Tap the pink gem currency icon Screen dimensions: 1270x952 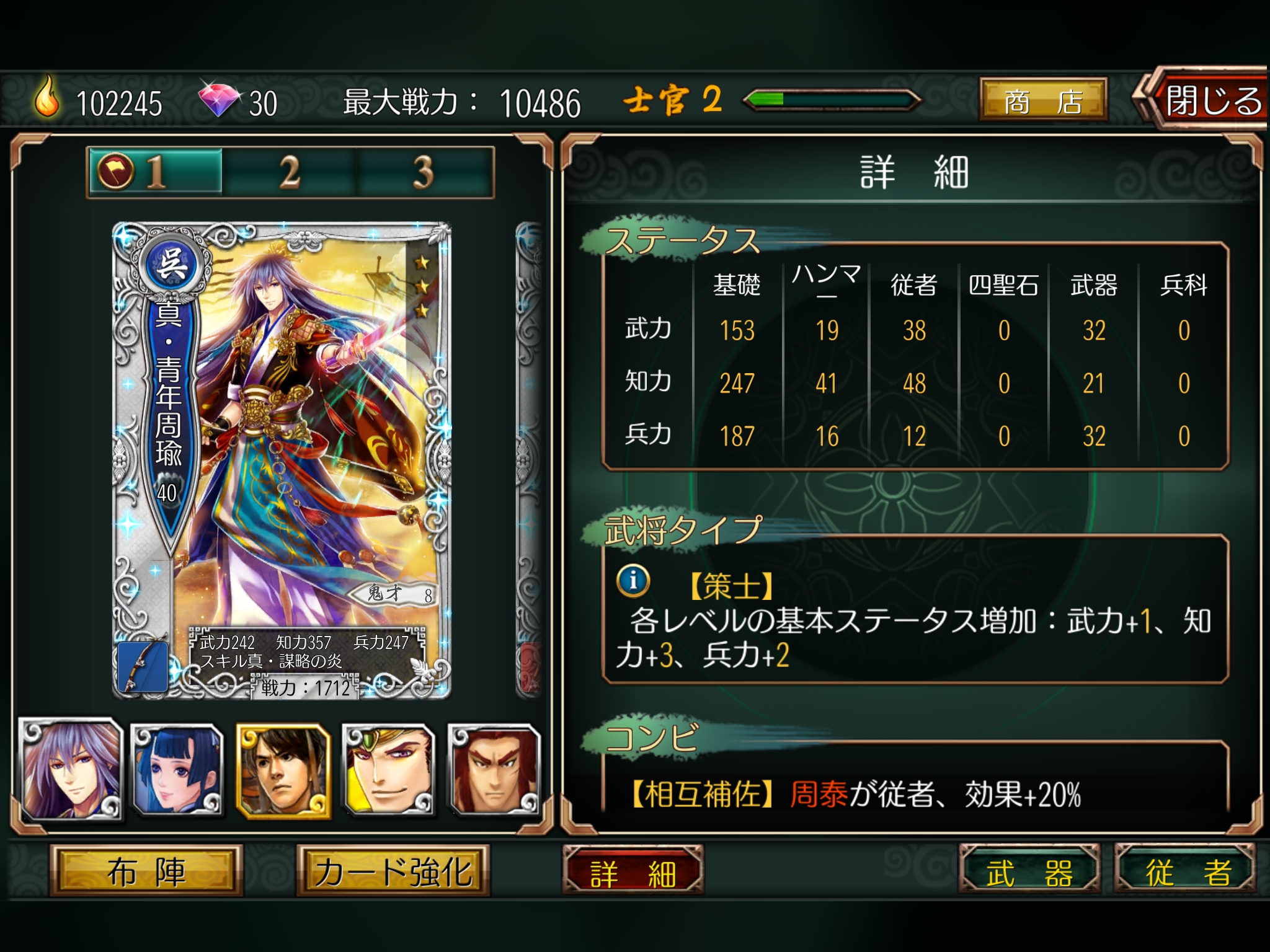pyautogui.click(x=219, y=99)
